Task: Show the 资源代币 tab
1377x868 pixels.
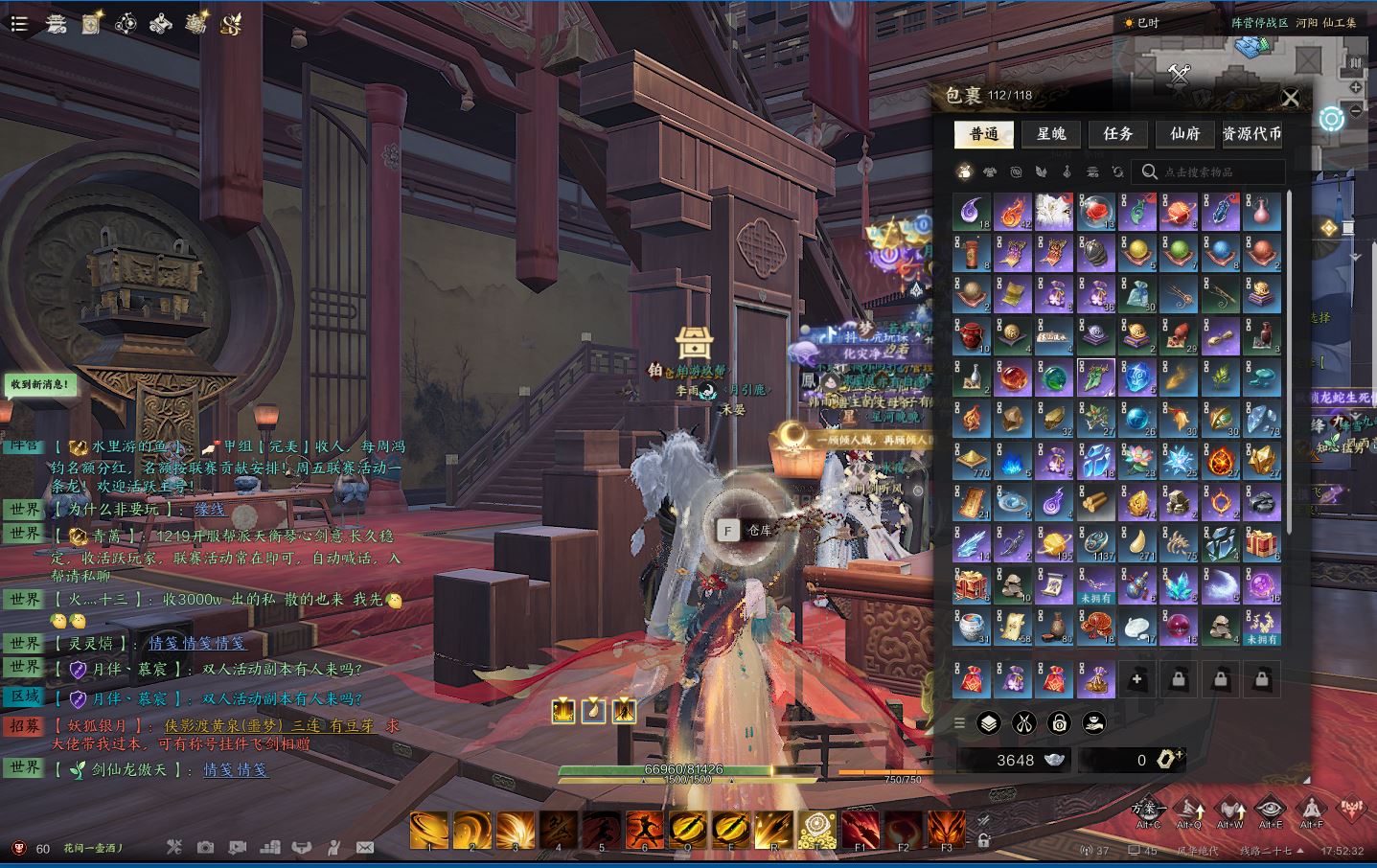Action: (x=1252, y=134)
